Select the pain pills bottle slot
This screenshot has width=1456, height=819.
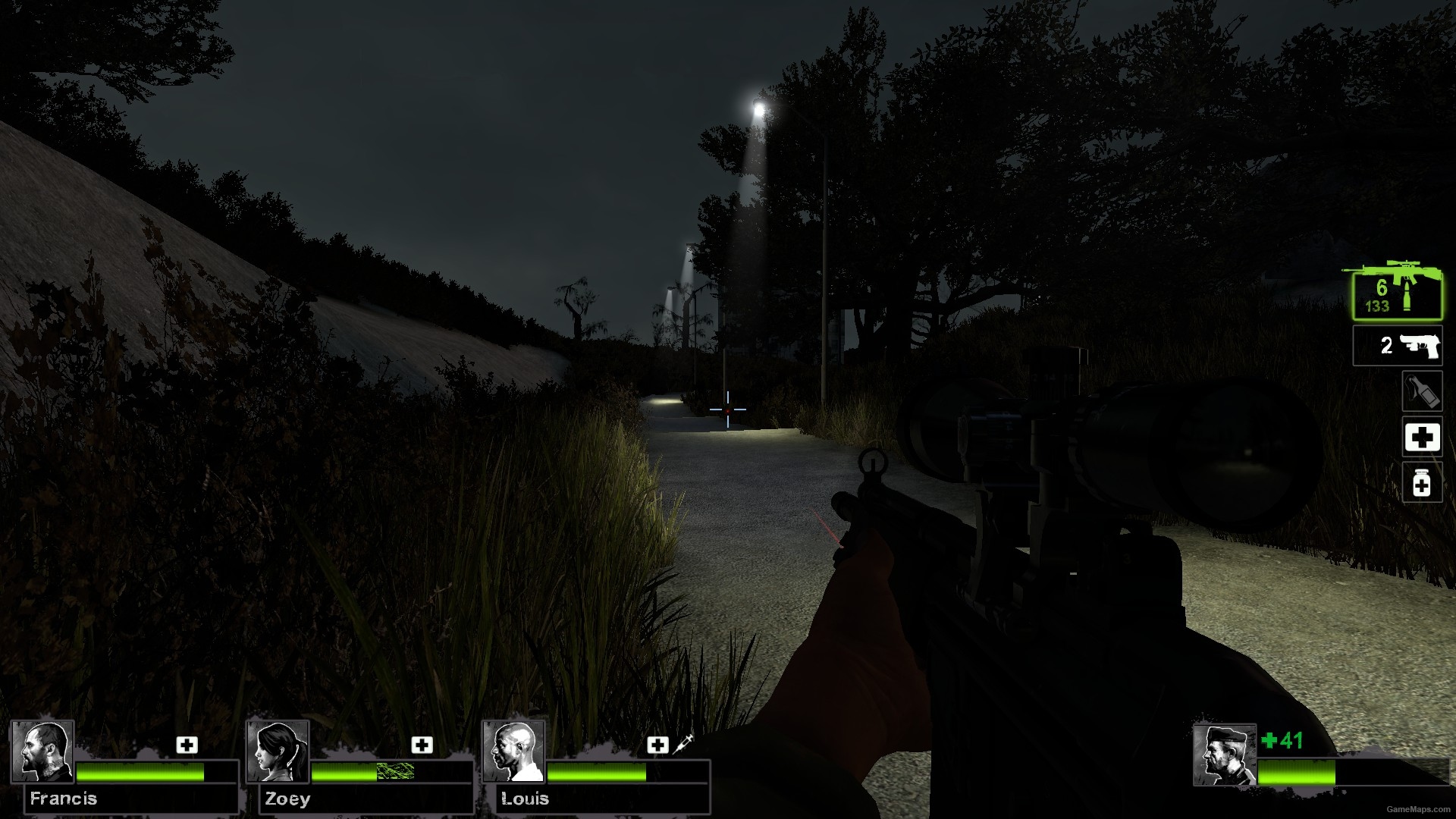(1421, 483)
